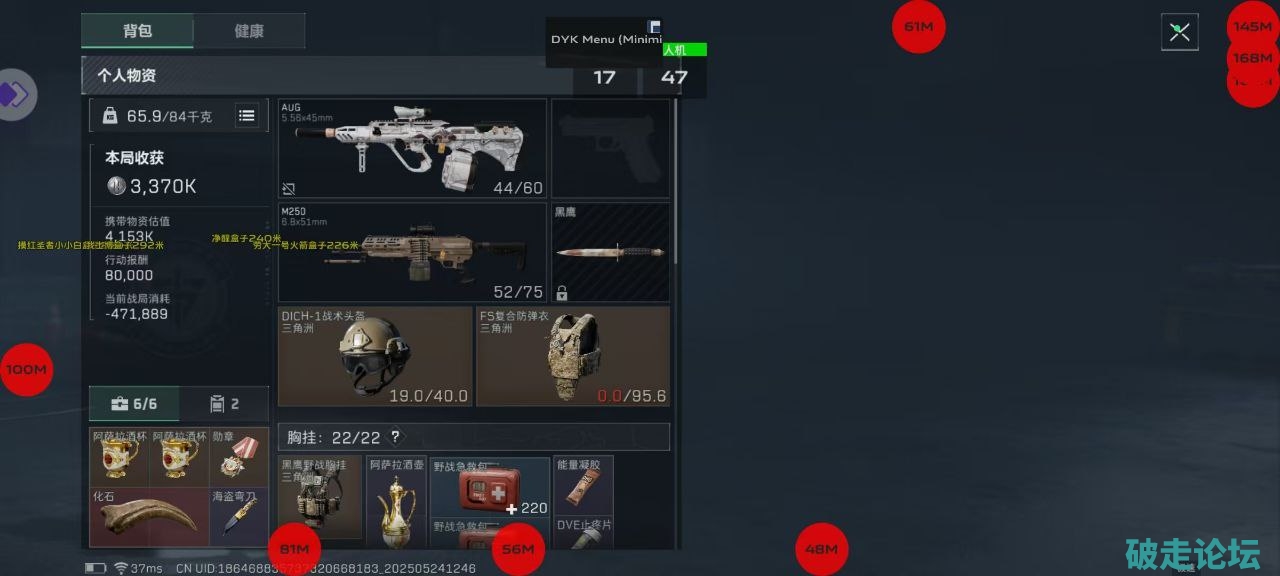The image size is (1280, 576).
Task: Select the 勋章 medal item
Action: tap(239, 458)
